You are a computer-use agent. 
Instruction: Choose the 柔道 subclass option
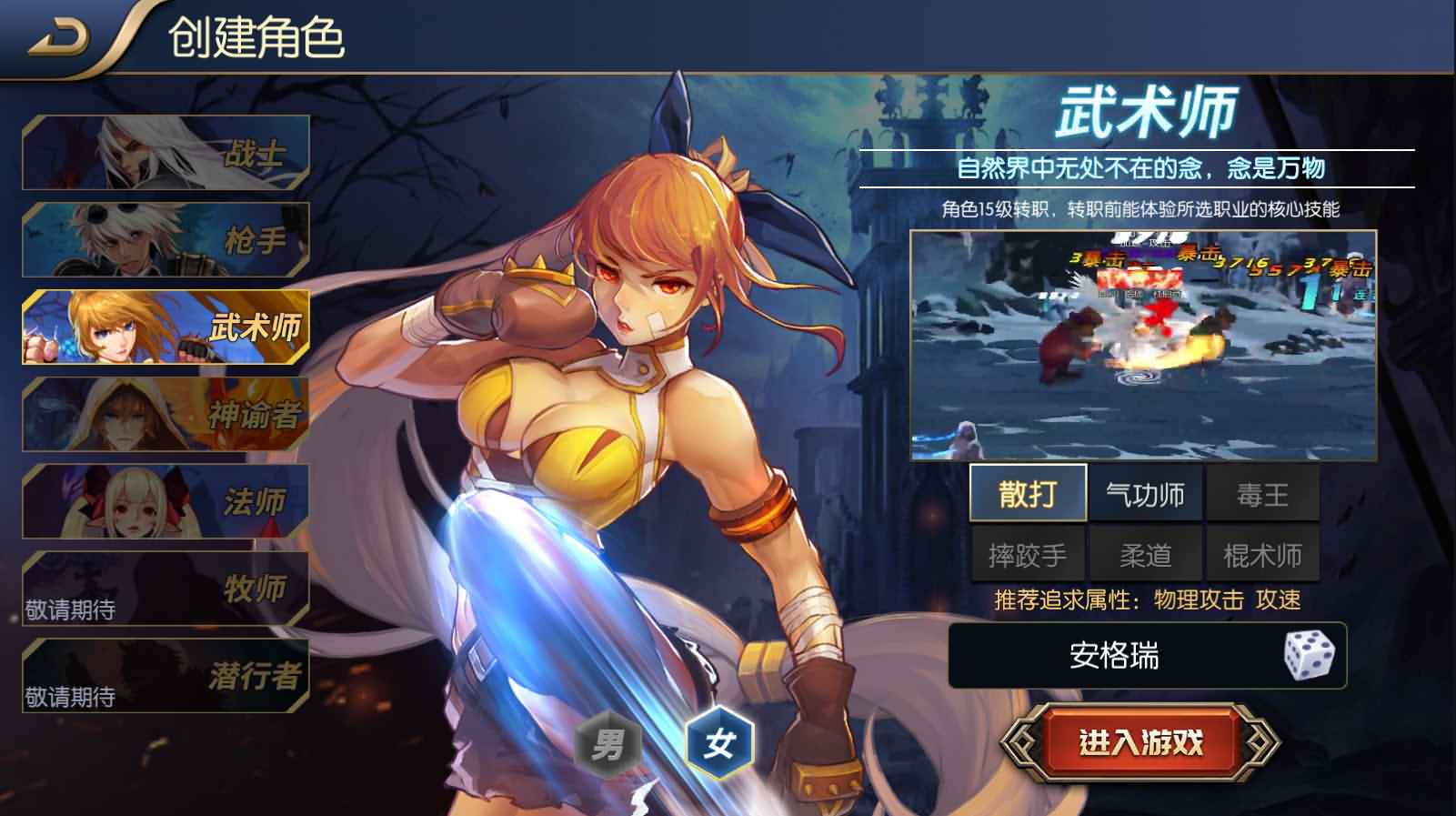coord(1146,550)
